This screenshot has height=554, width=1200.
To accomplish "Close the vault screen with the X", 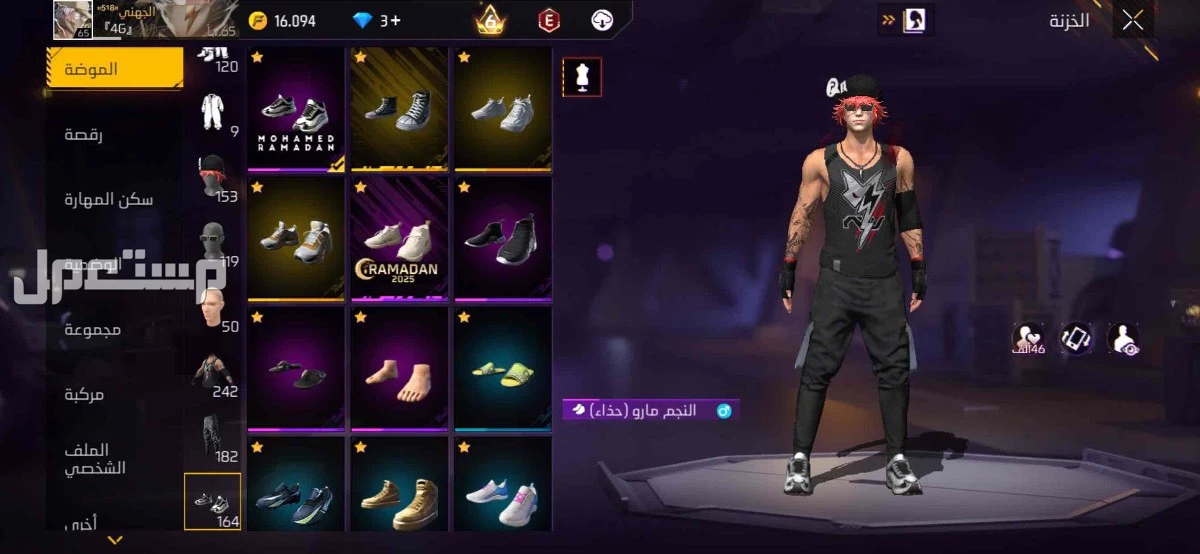I will pos(1132,20).
